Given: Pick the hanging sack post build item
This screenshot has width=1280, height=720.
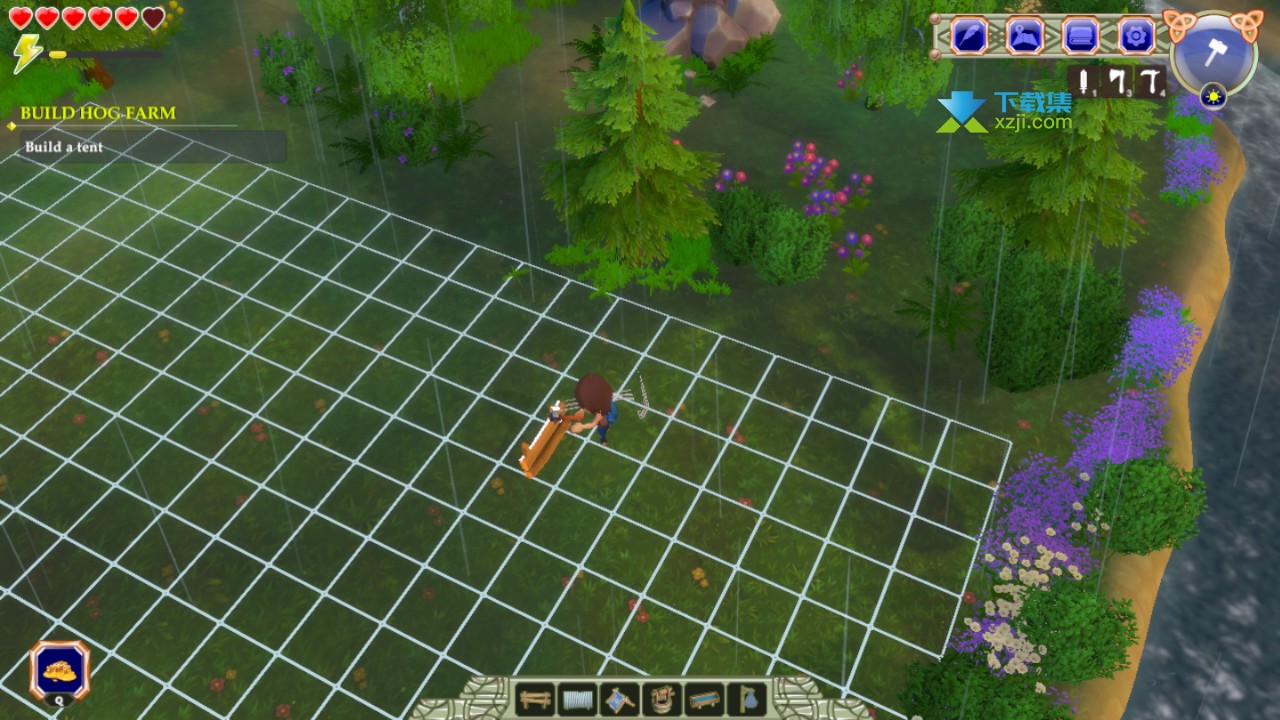Looking at the screenshot, I should 746,698.
